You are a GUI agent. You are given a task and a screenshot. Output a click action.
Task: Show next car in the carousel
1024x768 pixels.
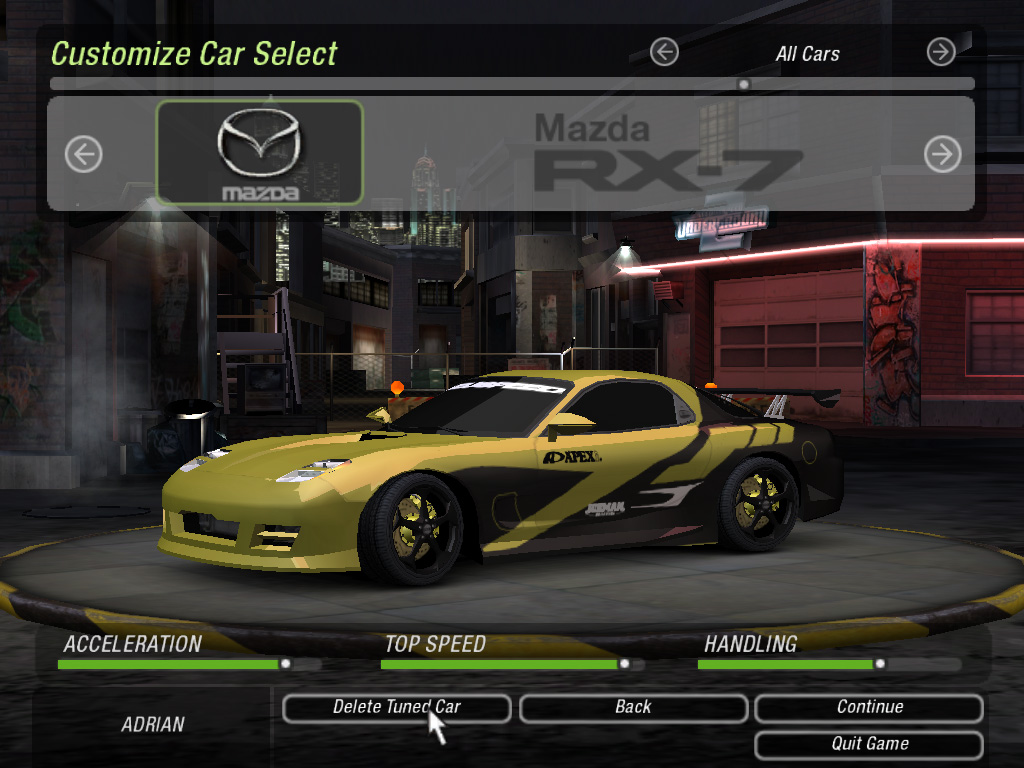(x=942, y=154)
